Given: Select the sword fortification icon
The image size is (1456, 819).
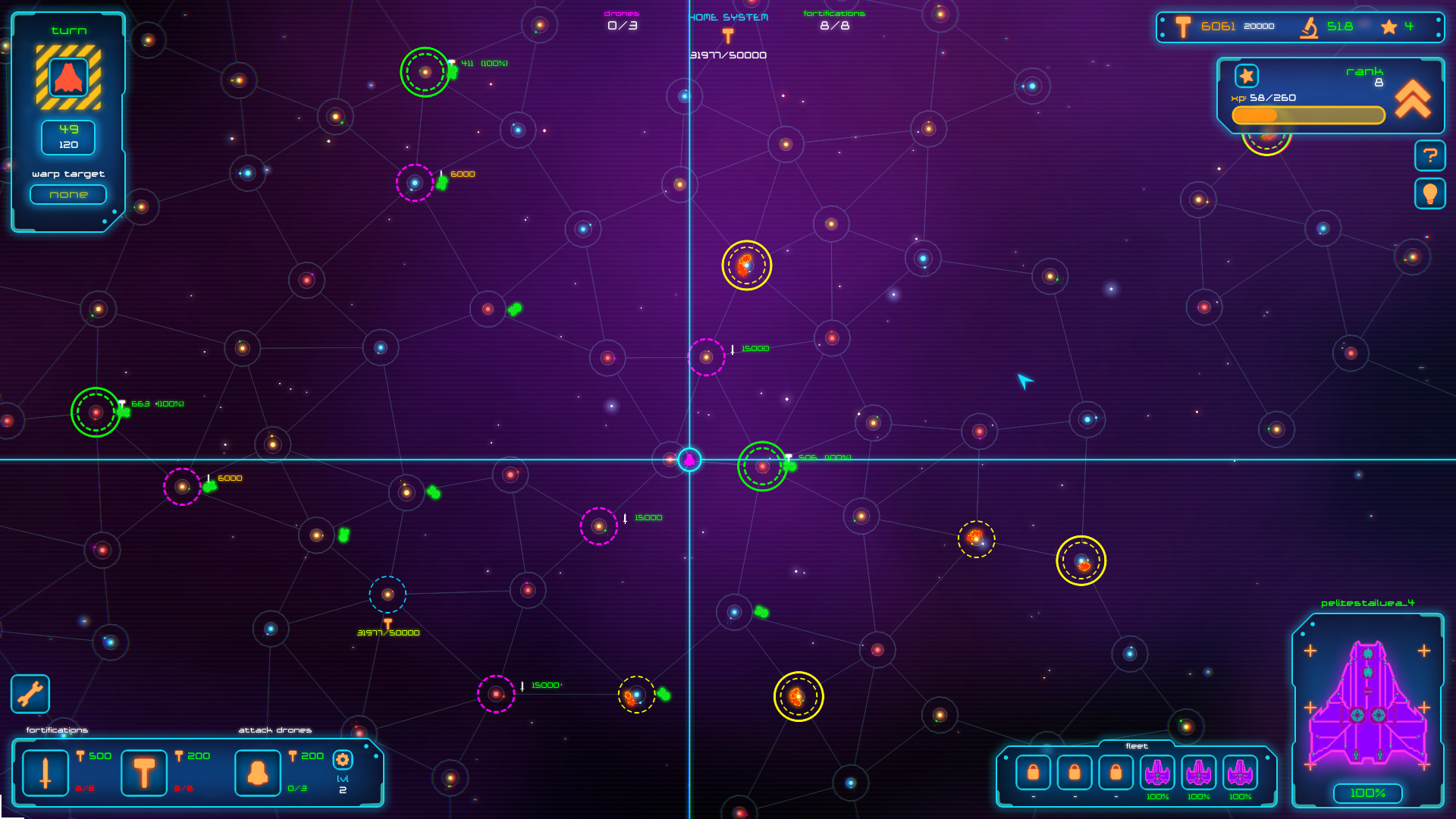Looking at the screenshot, I should click(45, 771).
